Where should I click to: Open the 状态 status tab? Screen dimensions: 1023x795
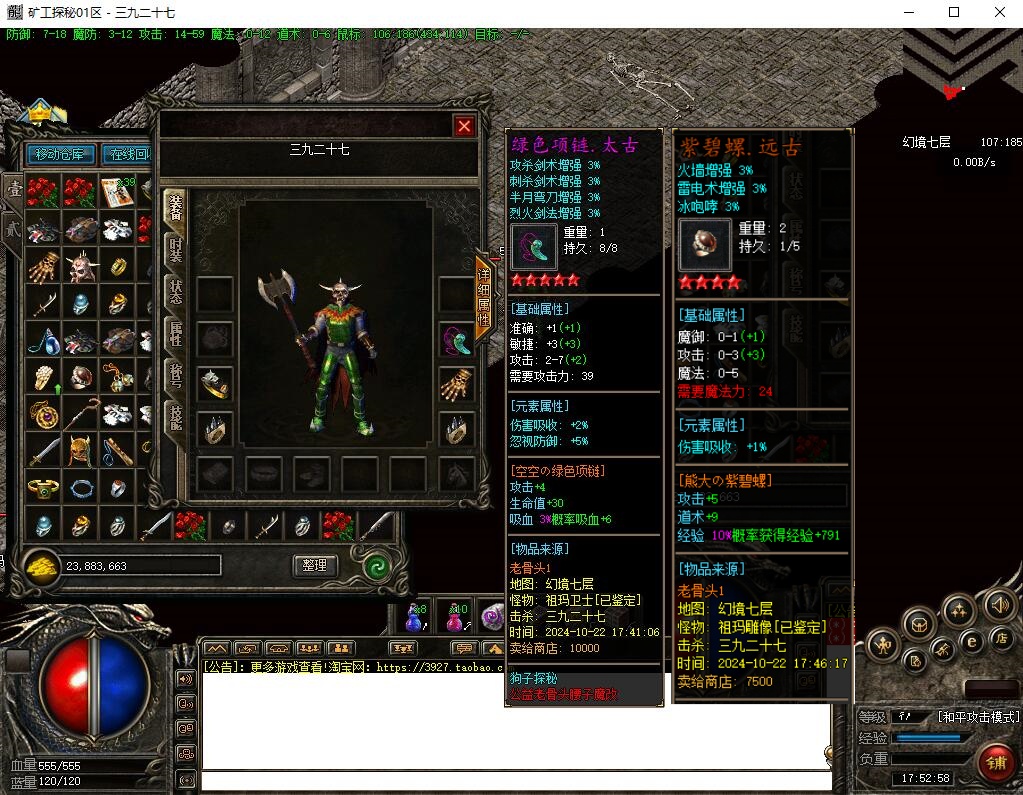coord(175,292)
